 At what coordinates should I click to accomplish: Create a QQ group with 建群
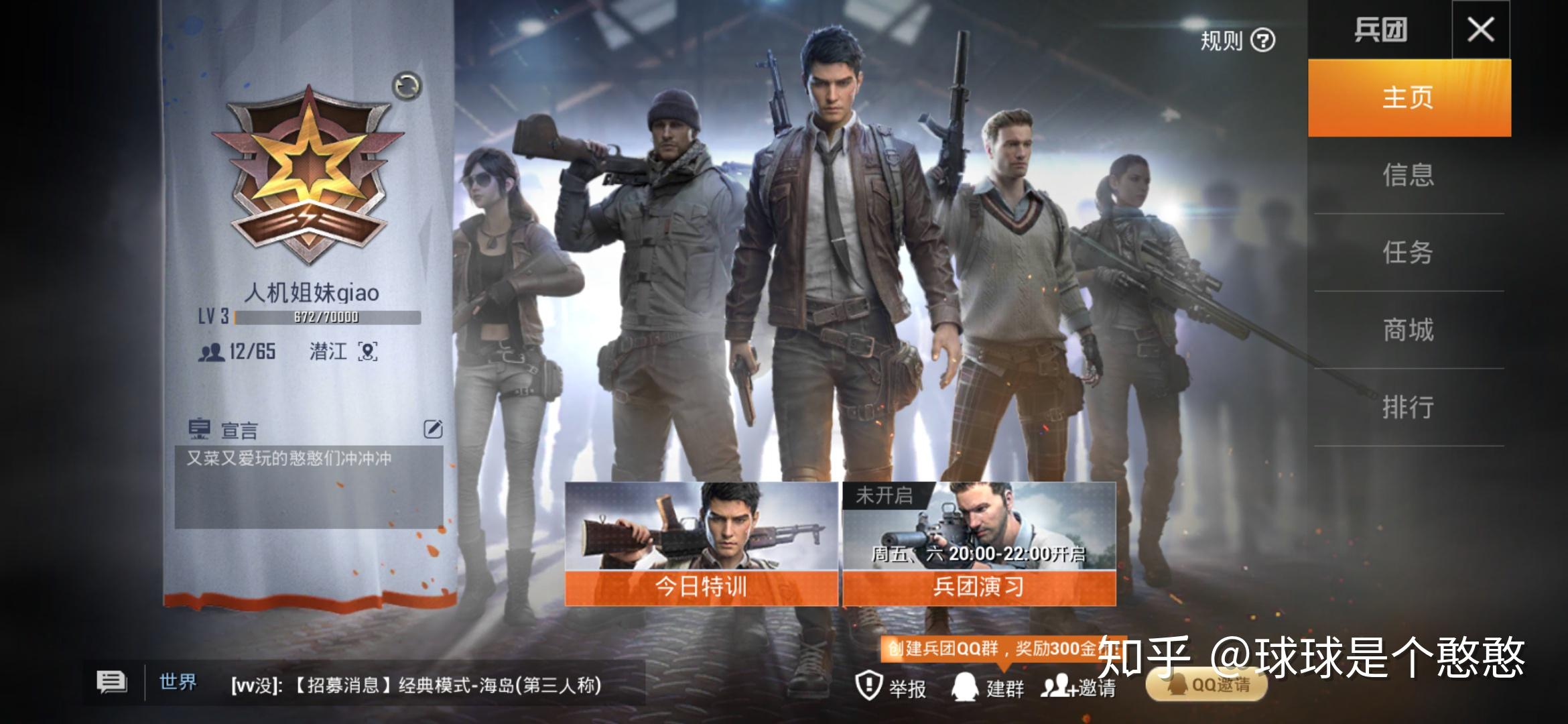coord(988,687)
